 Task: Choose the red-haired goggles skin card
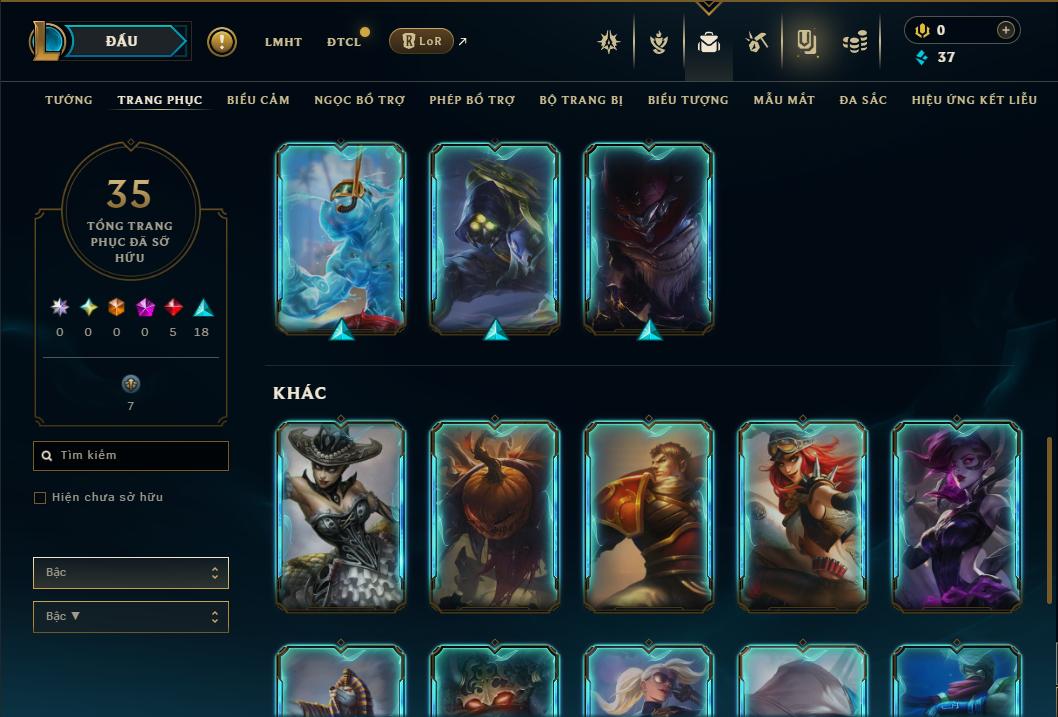(803, 515)
